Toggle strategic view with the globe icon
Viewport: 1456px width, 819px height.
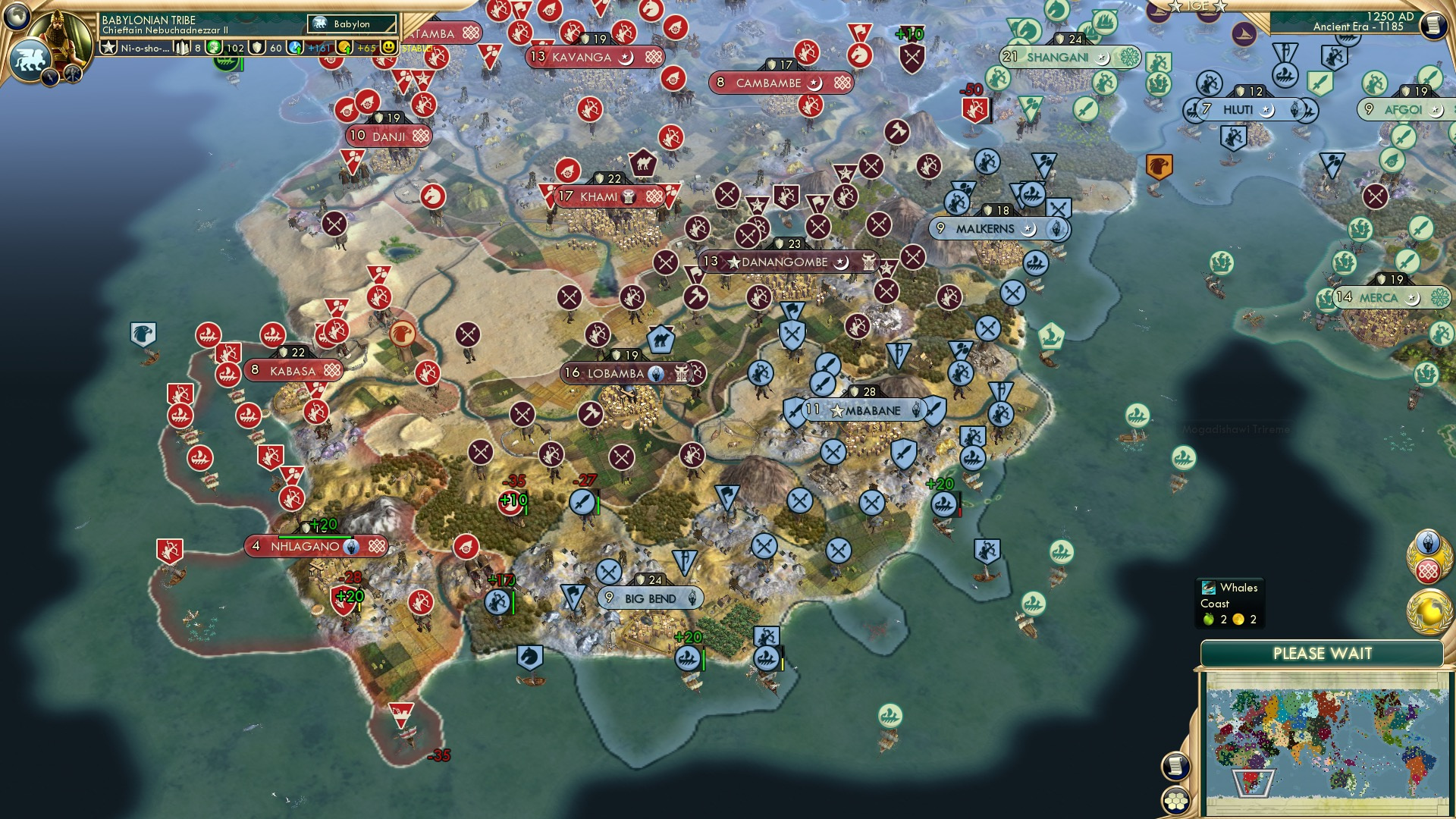pyautogui.click(x=16, y=16)
